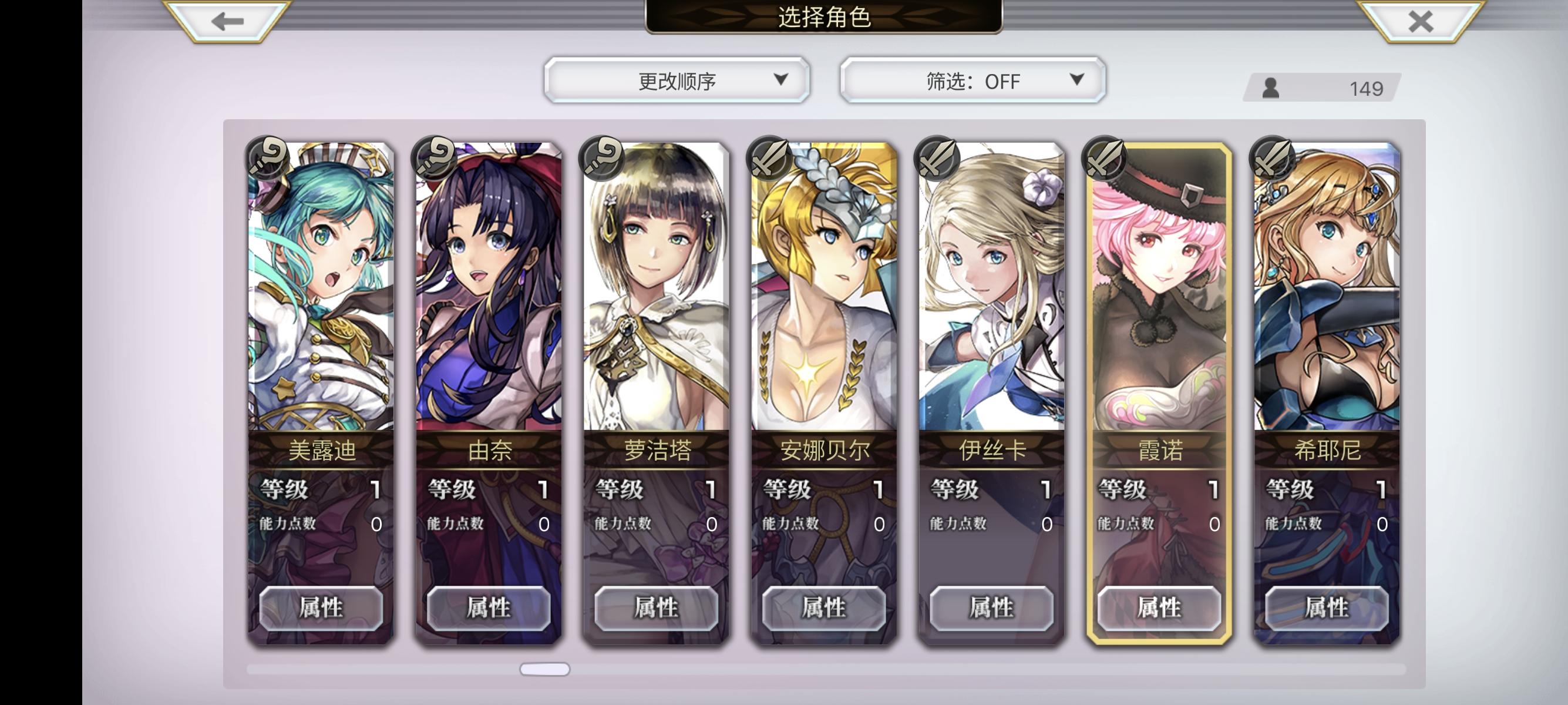Open the 更改顺序 sort order dropdown
1568x705 pixels.
click(678, 80)
